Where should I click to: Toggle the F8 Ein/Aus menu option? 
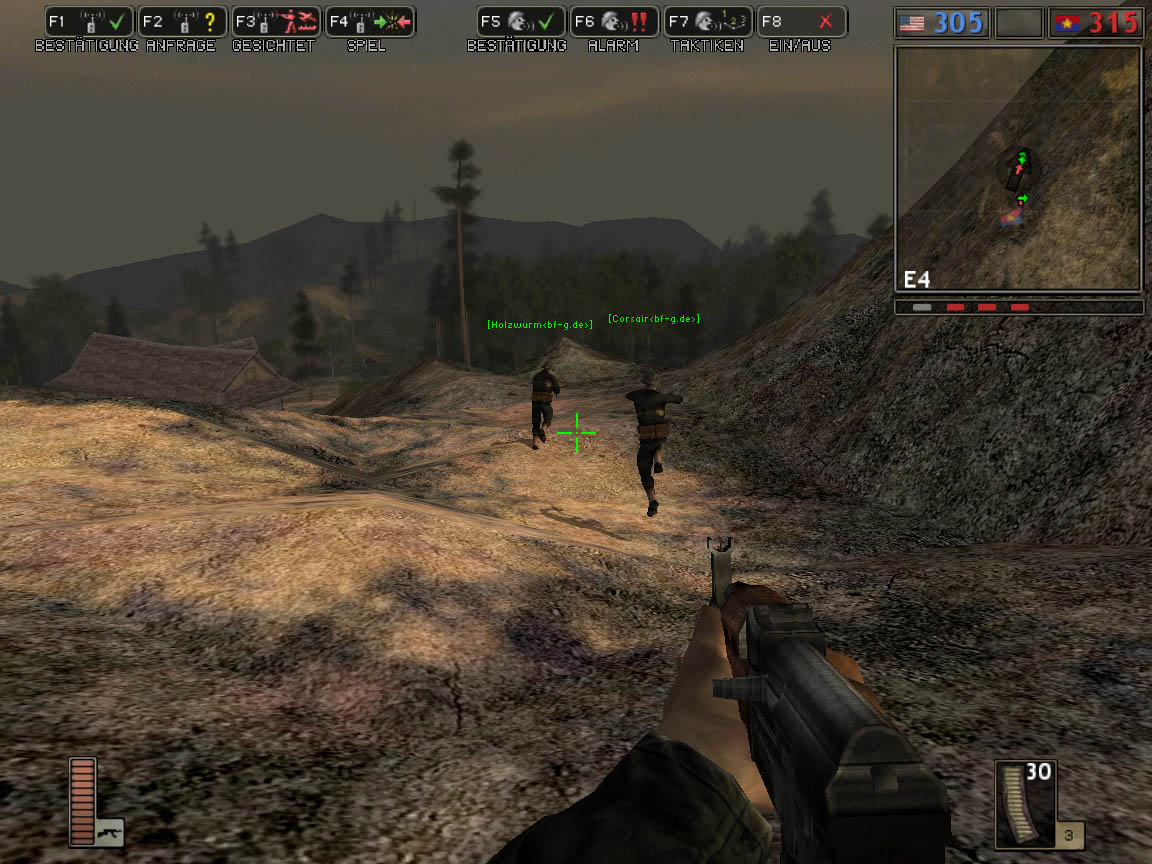click(x=801, y=22)
